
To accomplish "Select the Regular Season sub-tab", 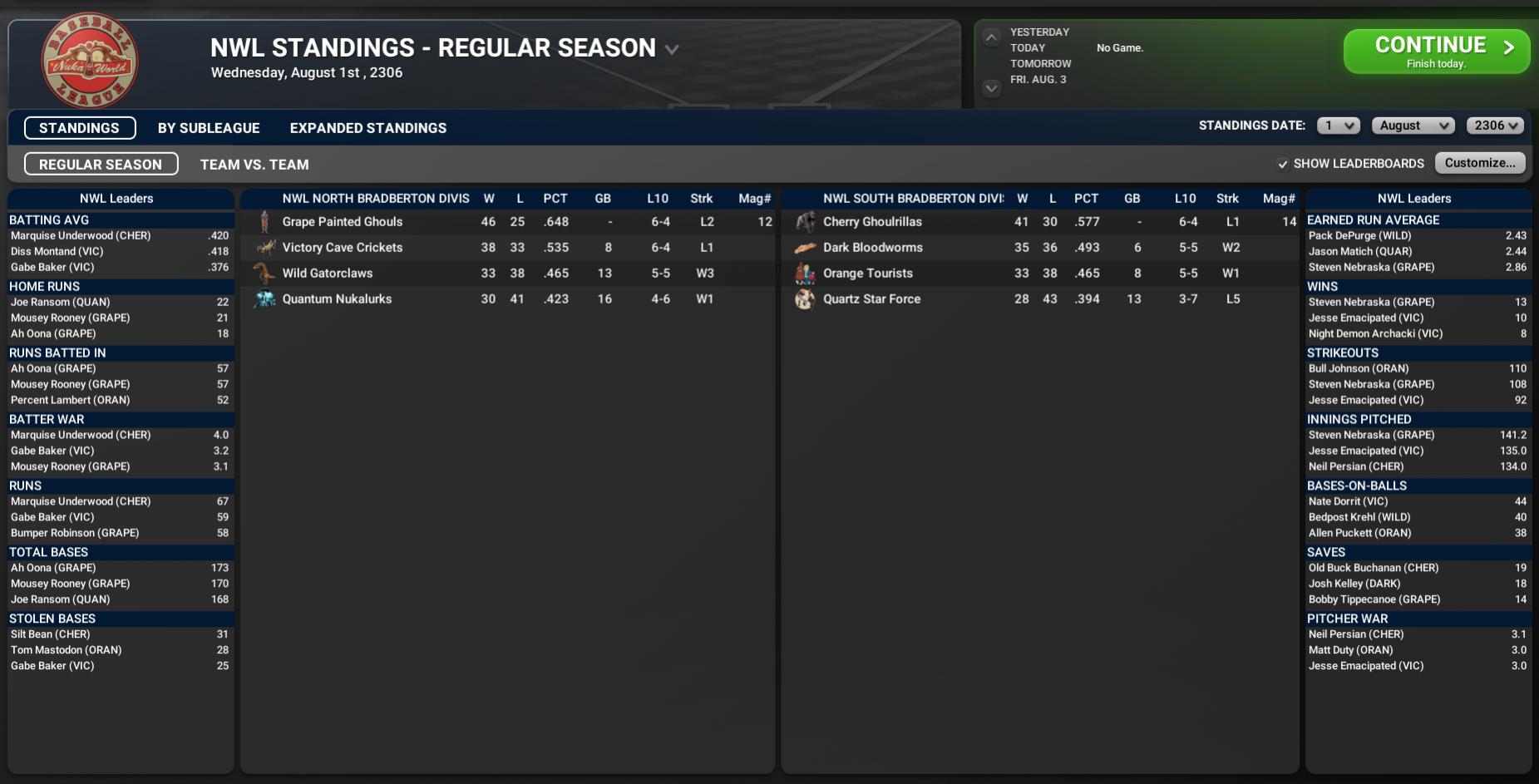I will pos(101,165).
